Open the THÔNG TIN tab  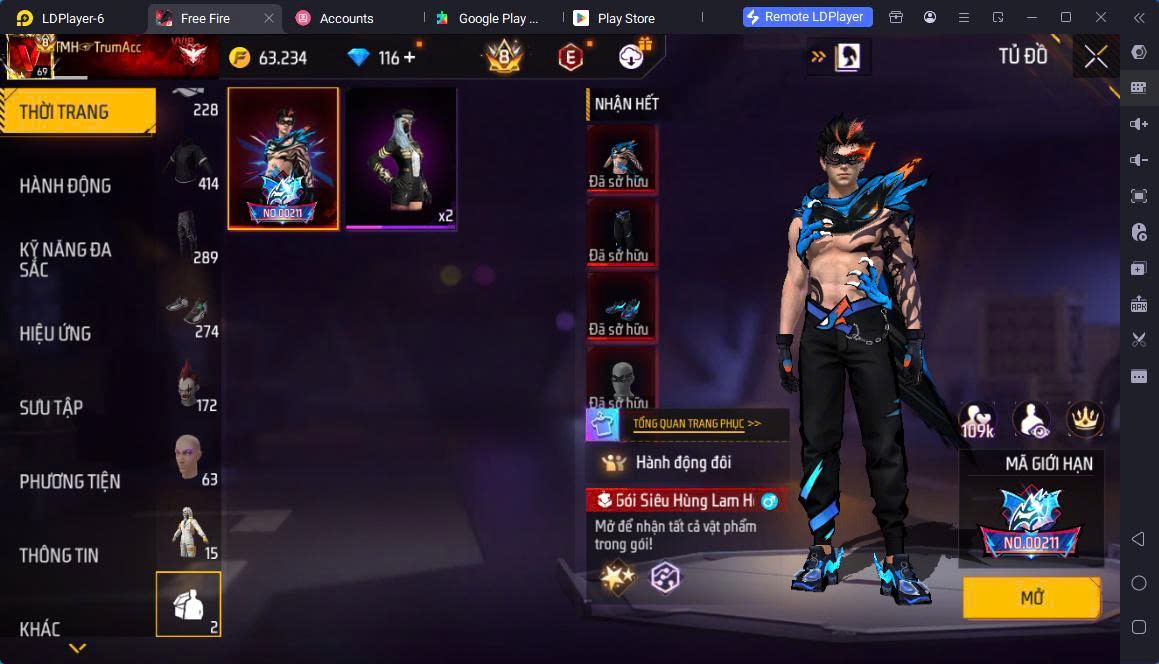(x=59, y=555)
